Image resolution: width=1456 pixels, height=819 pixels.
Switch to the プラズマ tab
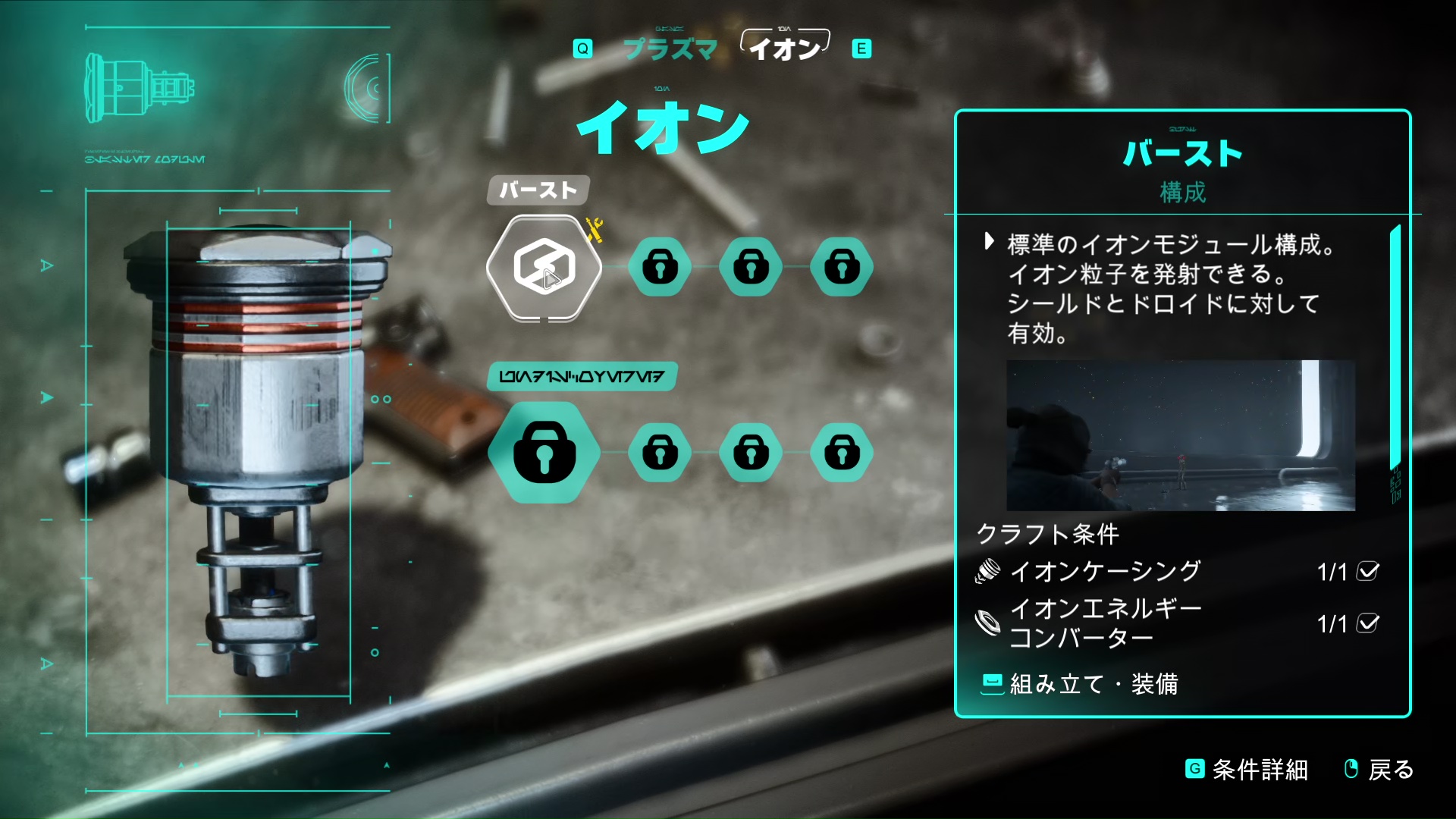pos(670,49)
